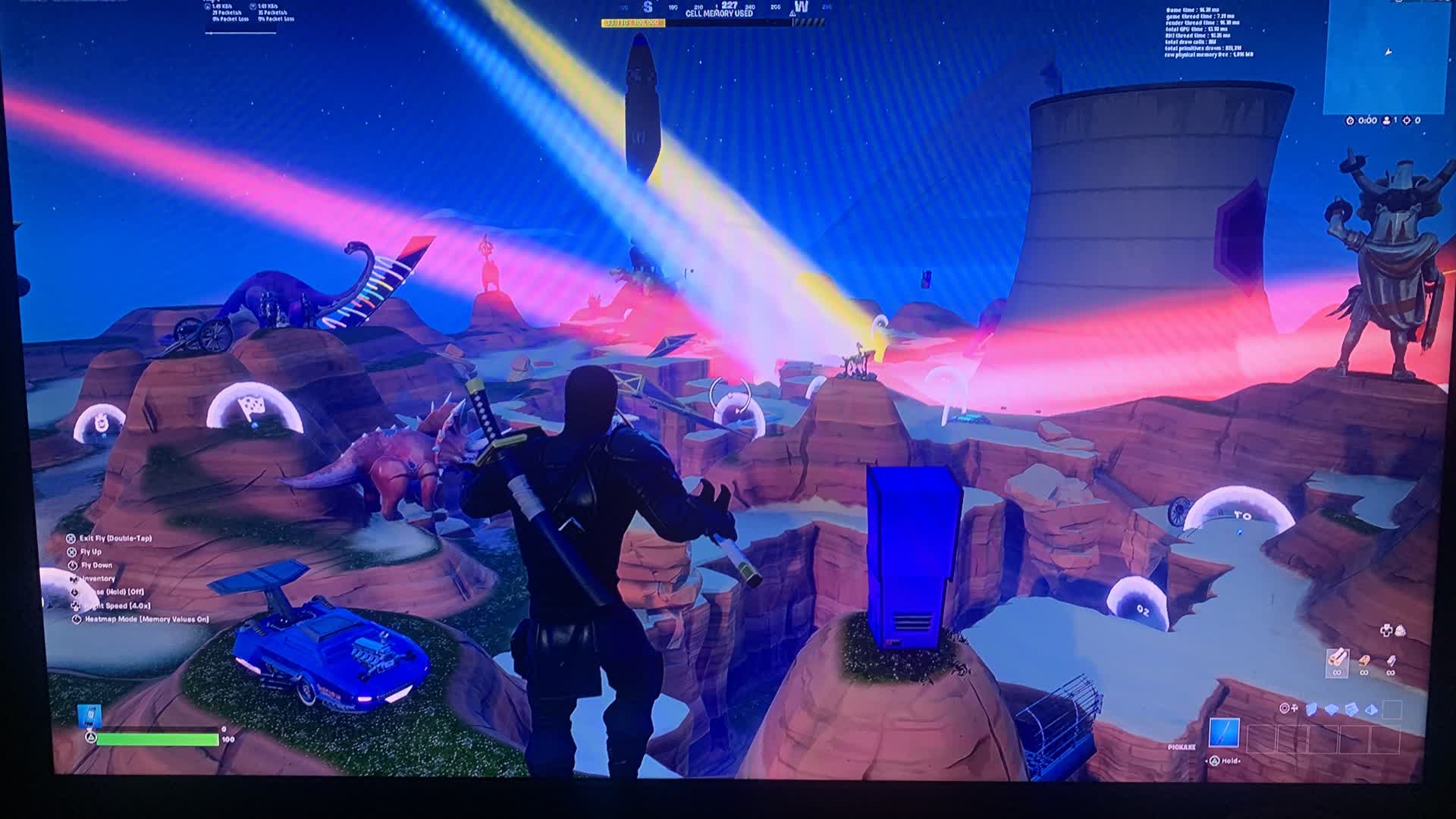
Task: Click Fly Down control
Action: (97, 565)
